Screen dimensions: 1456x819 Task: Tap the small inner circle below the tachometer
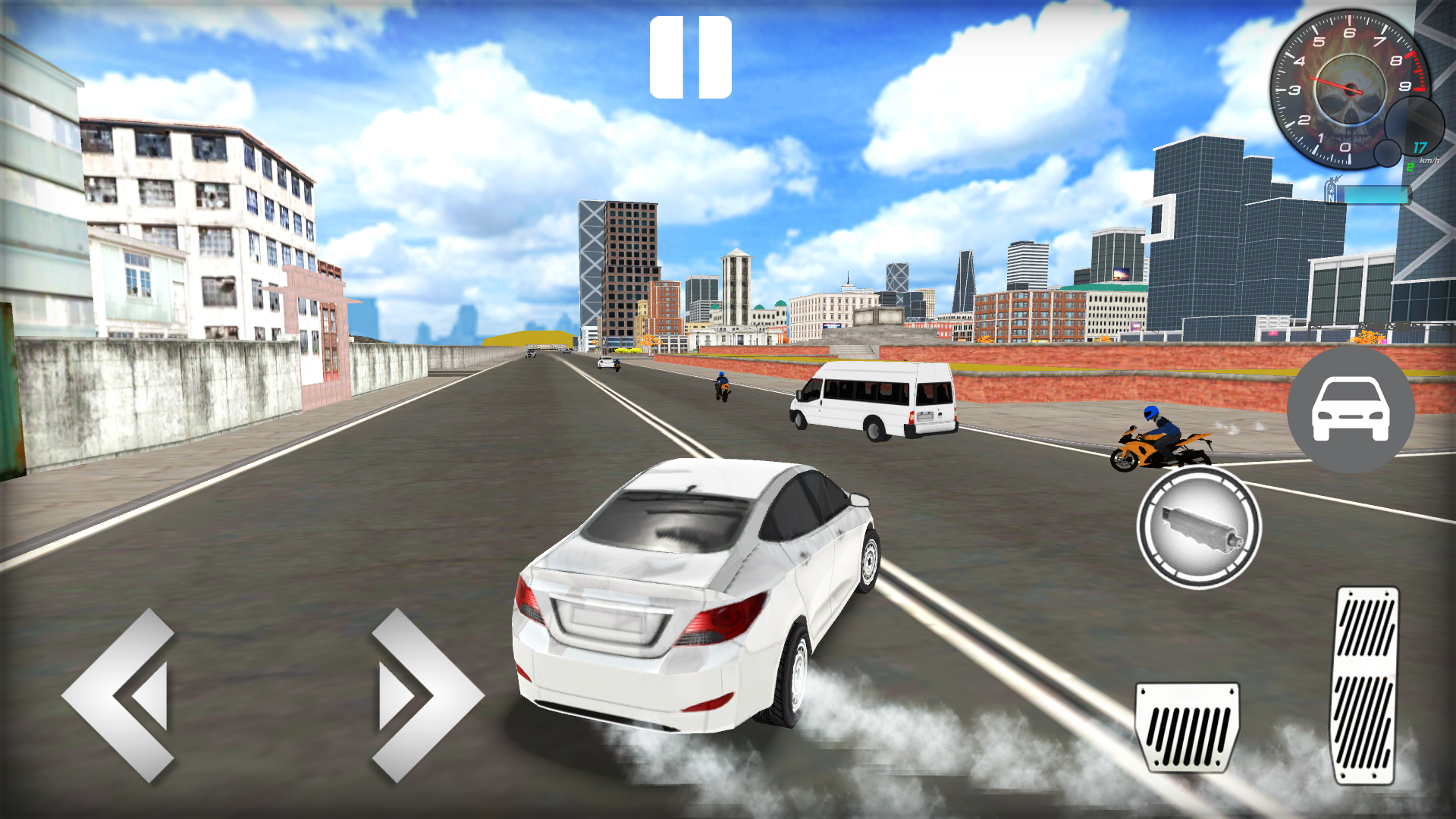click(1388, 154)
